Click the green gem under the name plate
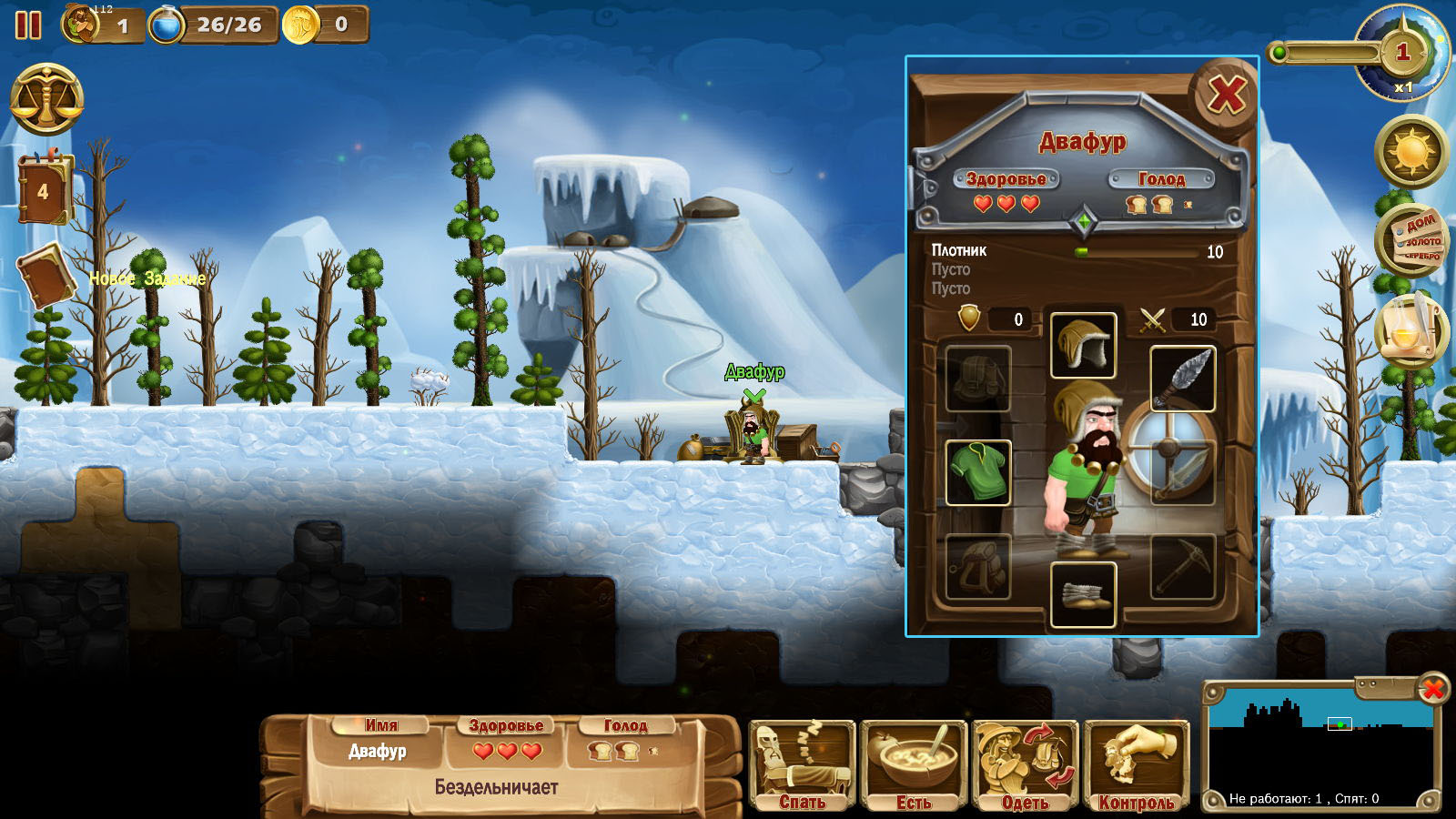1456x819 pixels. pos(1083,221)
